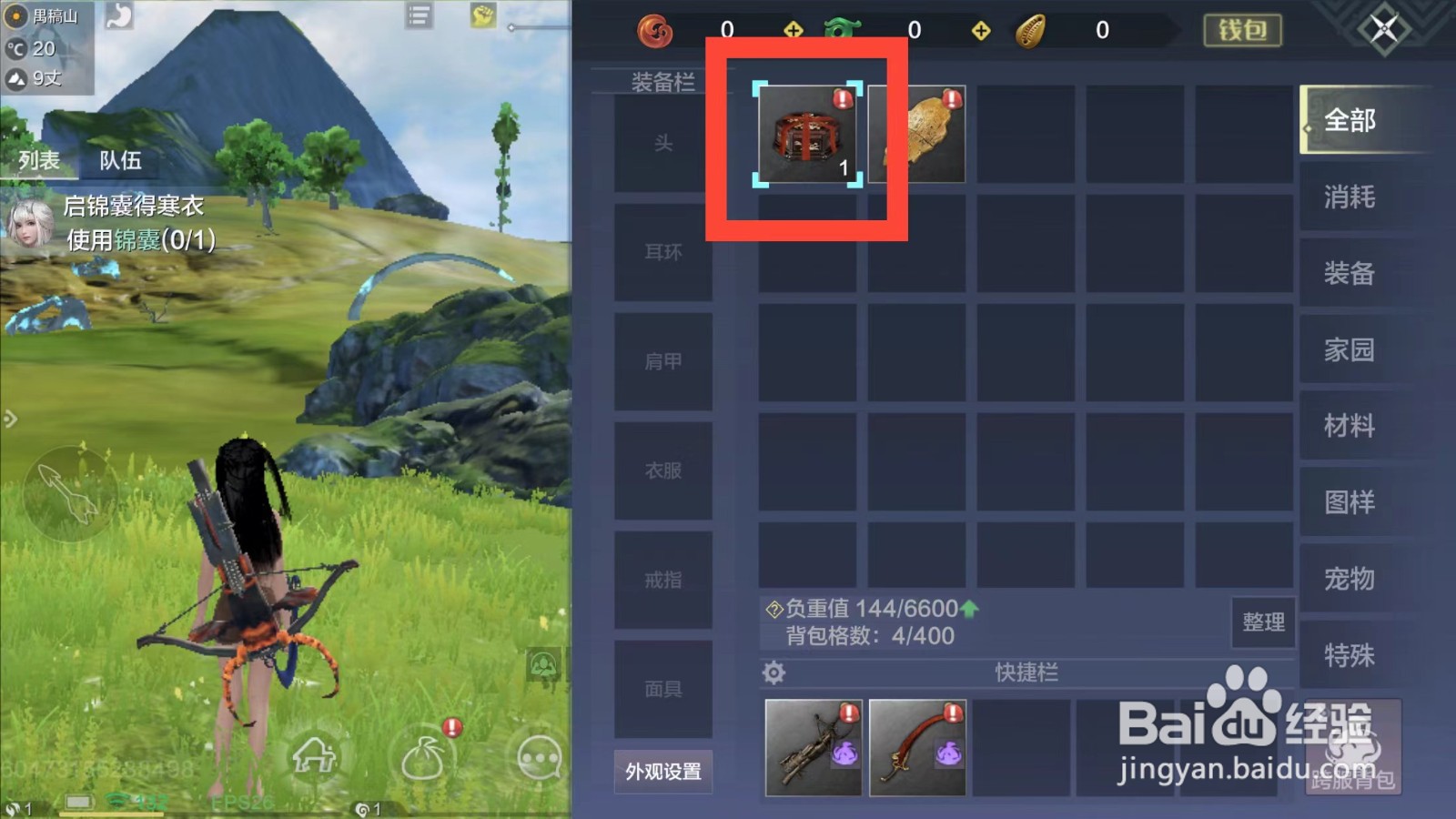The height and width of the screenshot is (819, 1456).
Task: Click the 整理 sort button
Action: [1263, 622]
